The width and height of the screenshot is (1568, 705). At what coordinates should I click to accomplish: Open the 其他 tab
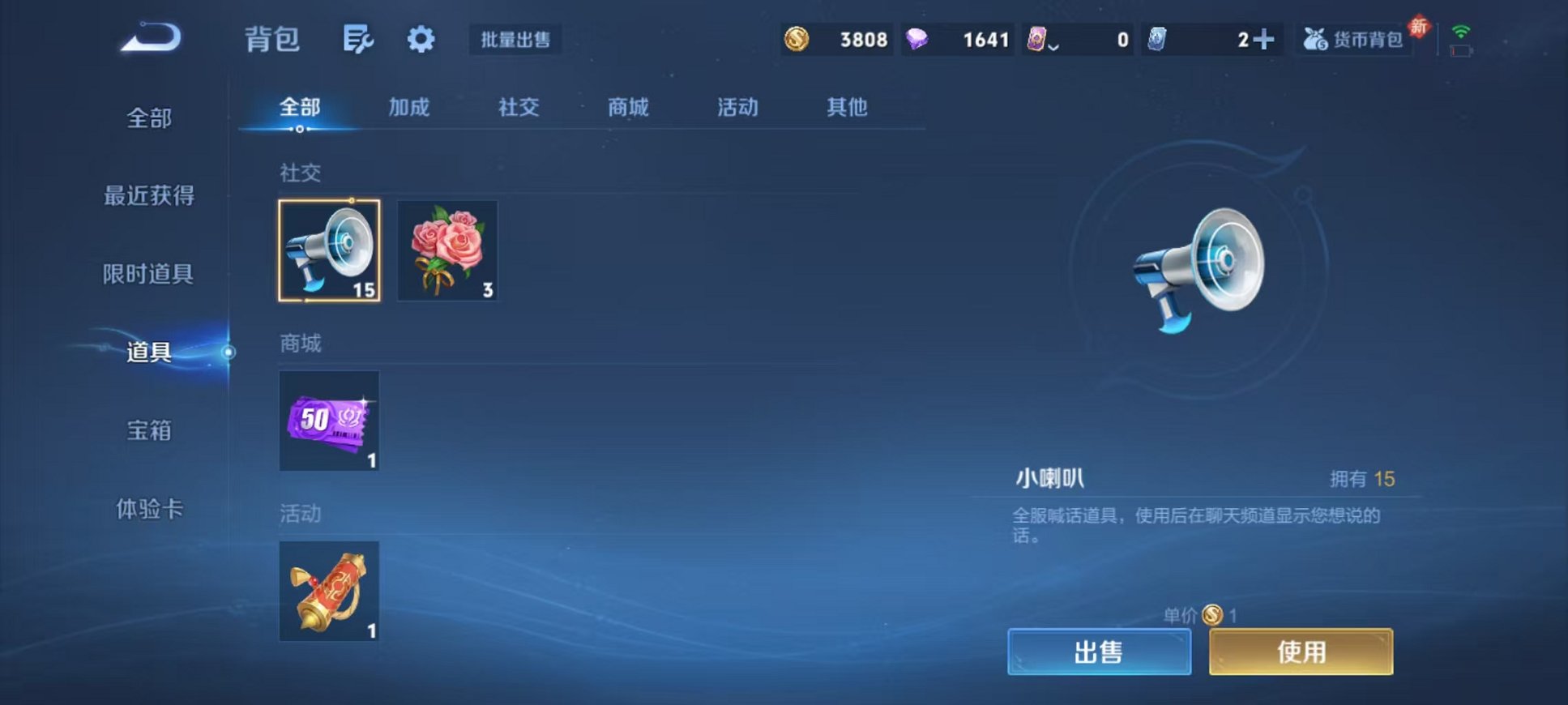click(848, 107)
